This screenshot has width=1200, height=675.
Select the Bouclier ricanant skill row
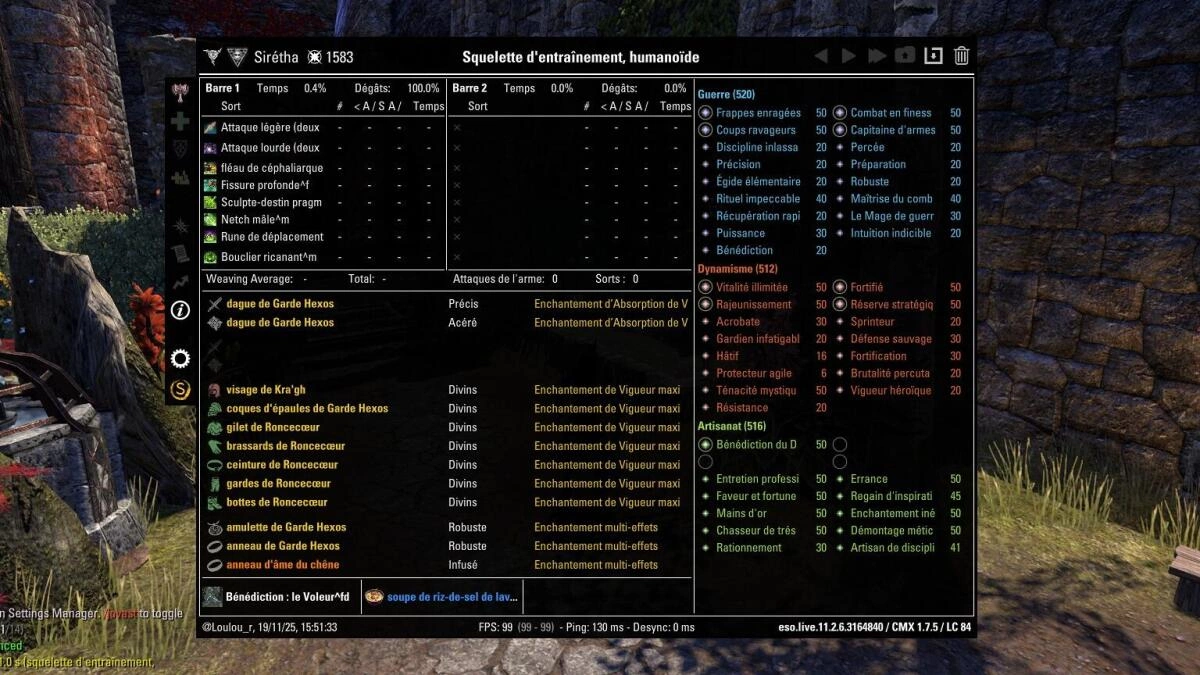pyautogui.click(x=270, y=257)
